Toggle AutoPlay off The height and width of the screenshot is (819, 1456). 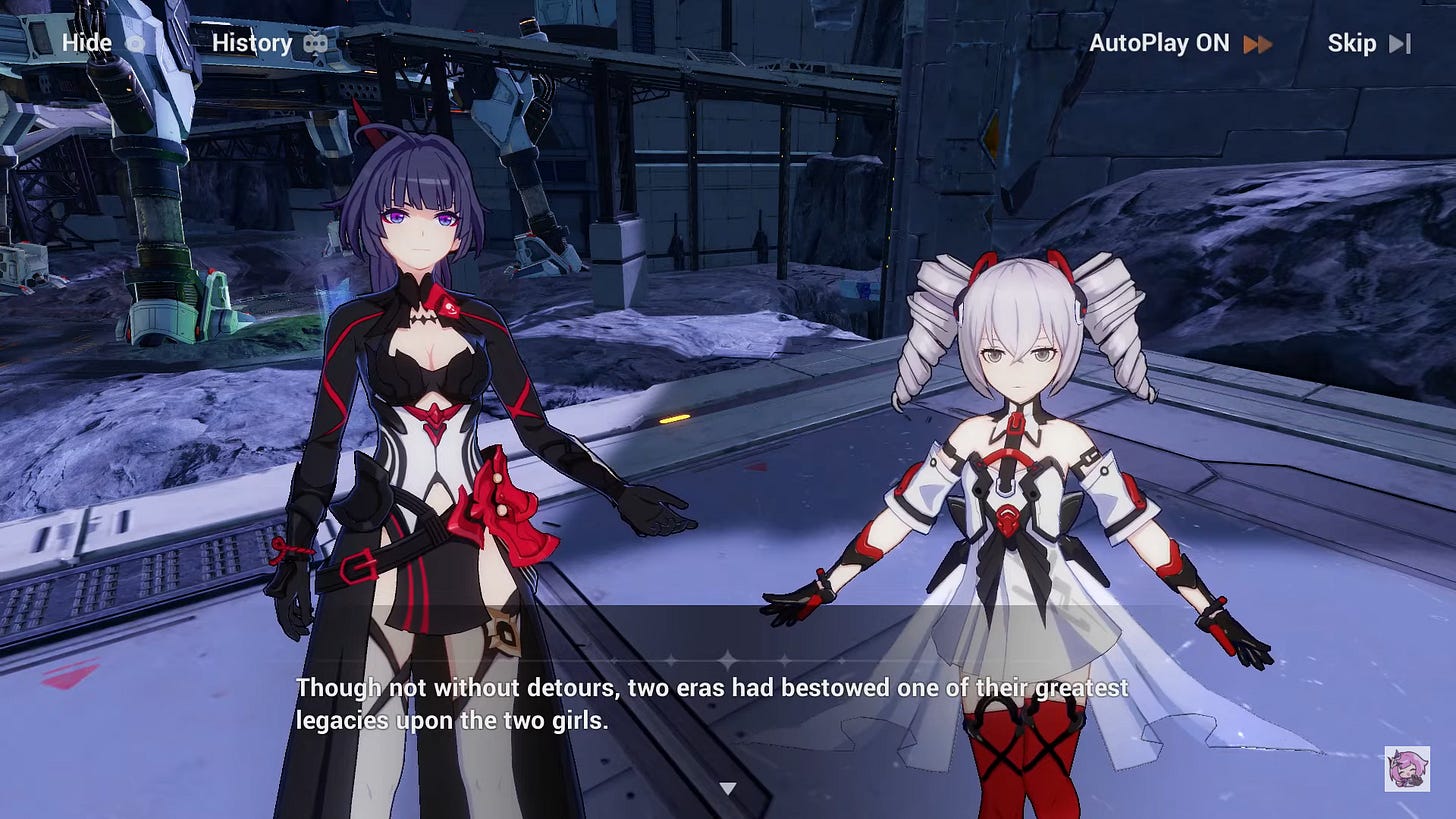click(x=1179, y=43)
